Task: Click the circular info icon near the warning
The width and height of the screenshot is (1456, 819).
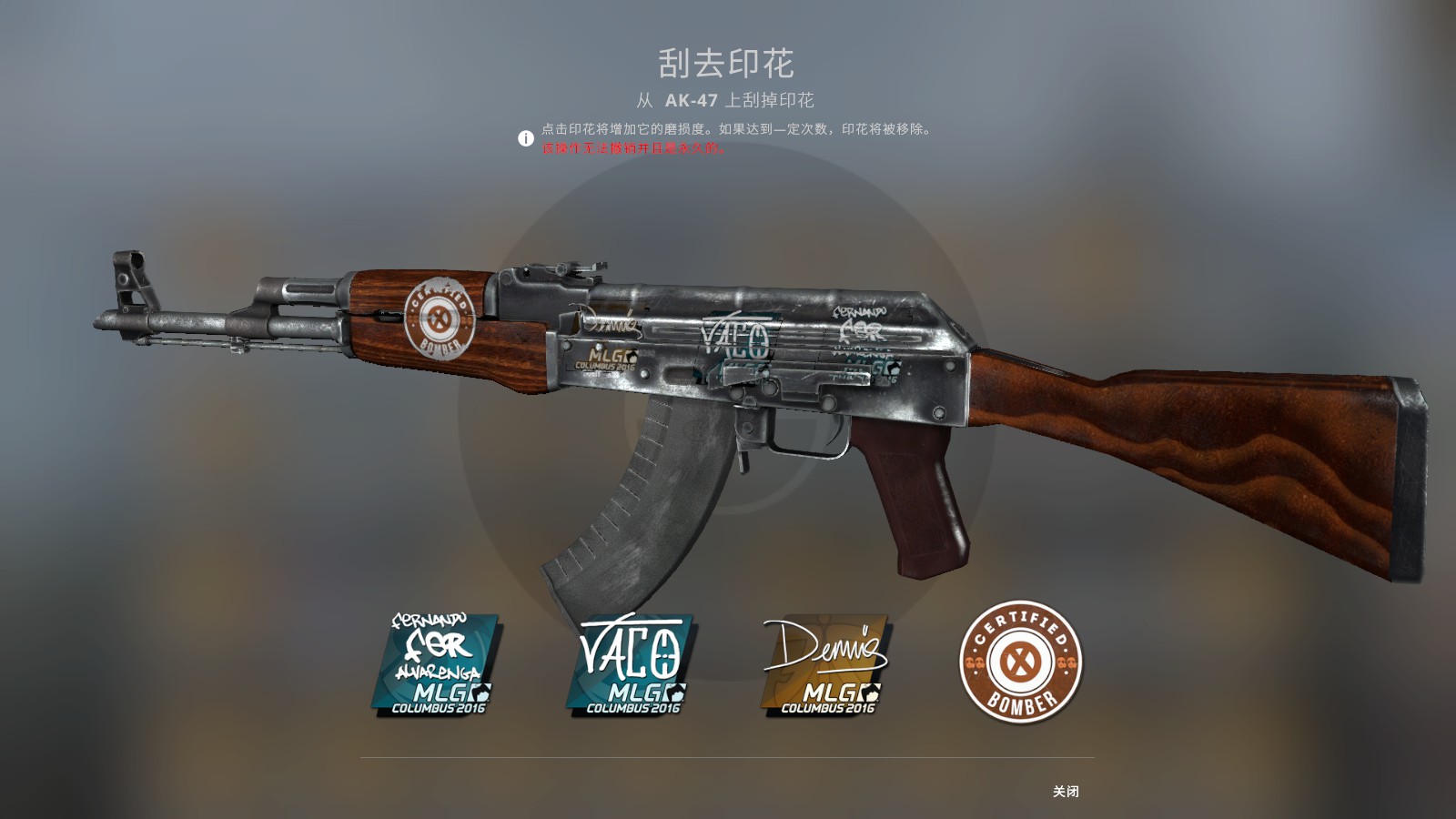Action: 526,136
